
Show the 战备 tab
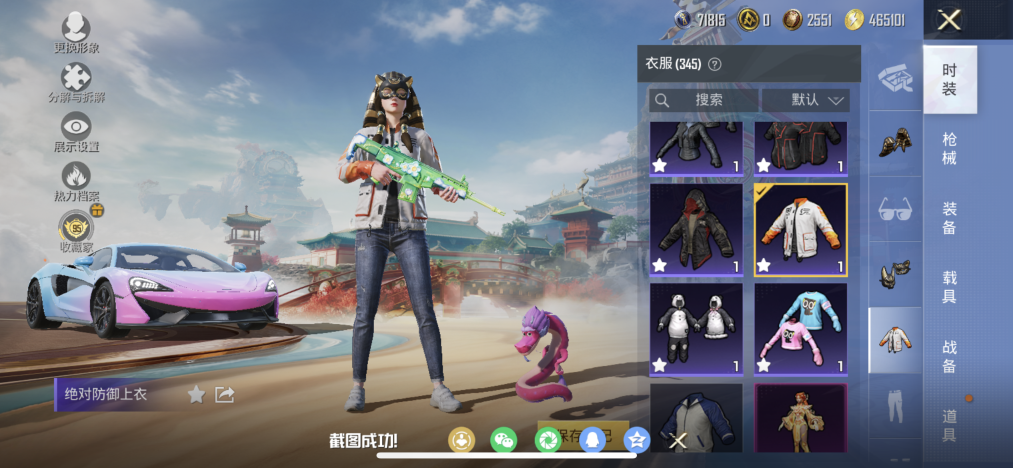(949, 356)
